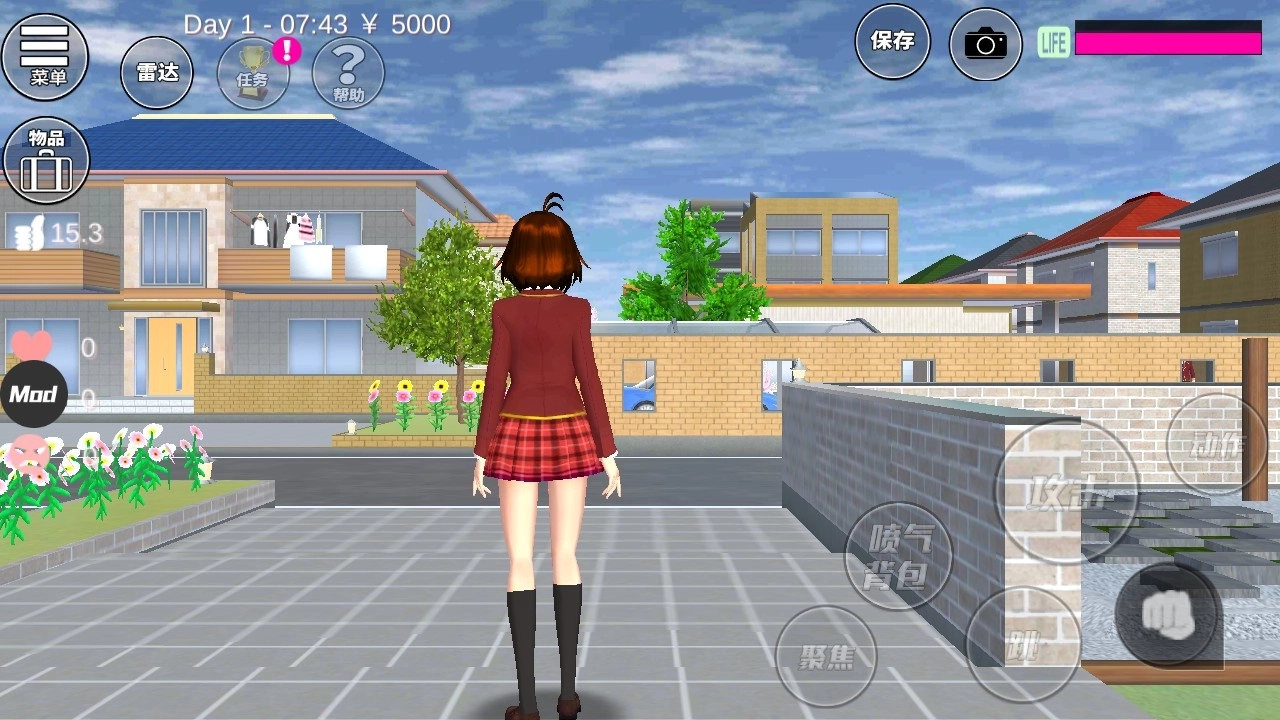Tap the 聚焦 focus button

coord(826,656)
